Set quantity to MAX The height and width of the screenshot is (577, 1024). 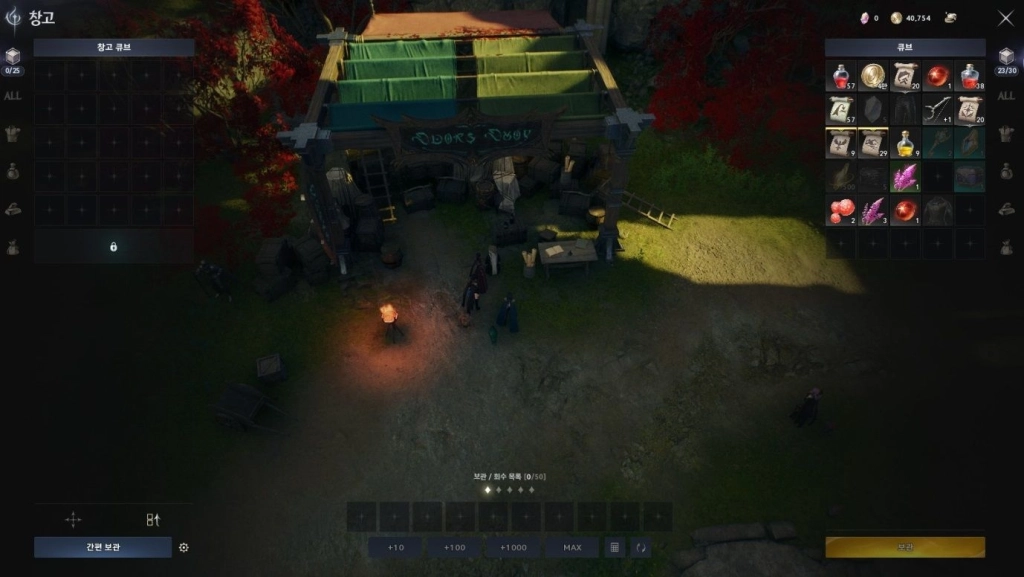tap(572, 547)
